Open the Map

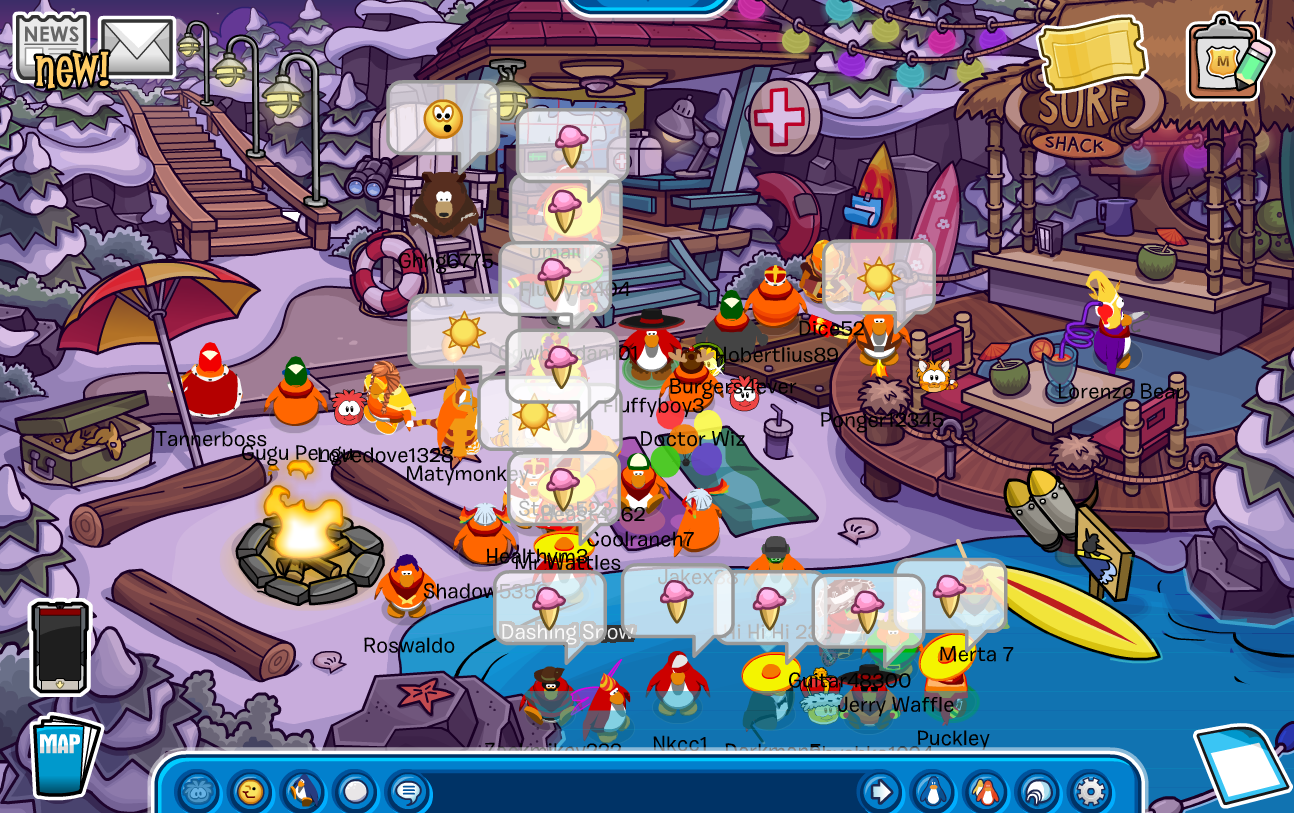(63, 756)
